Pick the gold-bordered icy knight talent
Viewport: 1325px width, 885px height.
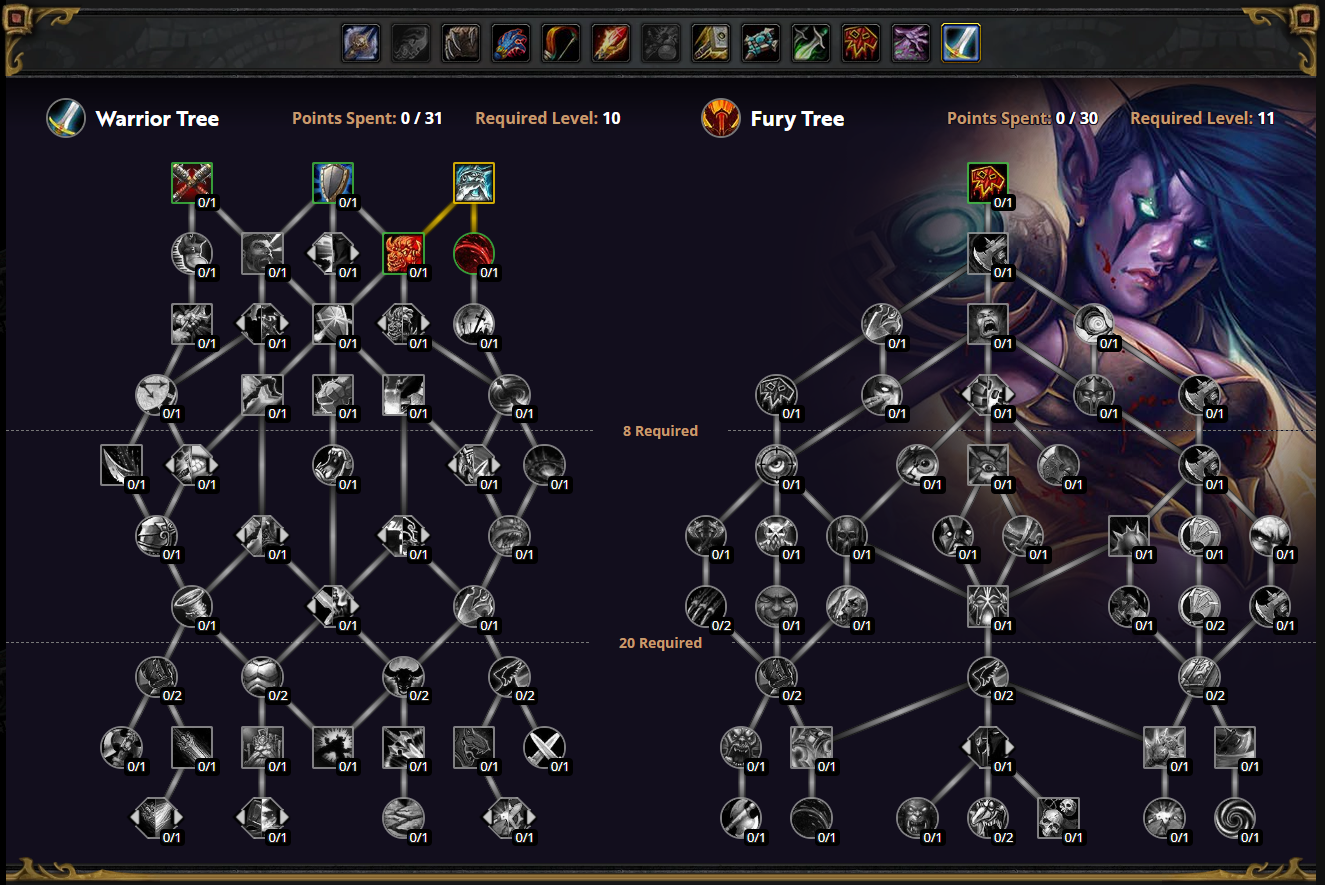click(474, 183)
